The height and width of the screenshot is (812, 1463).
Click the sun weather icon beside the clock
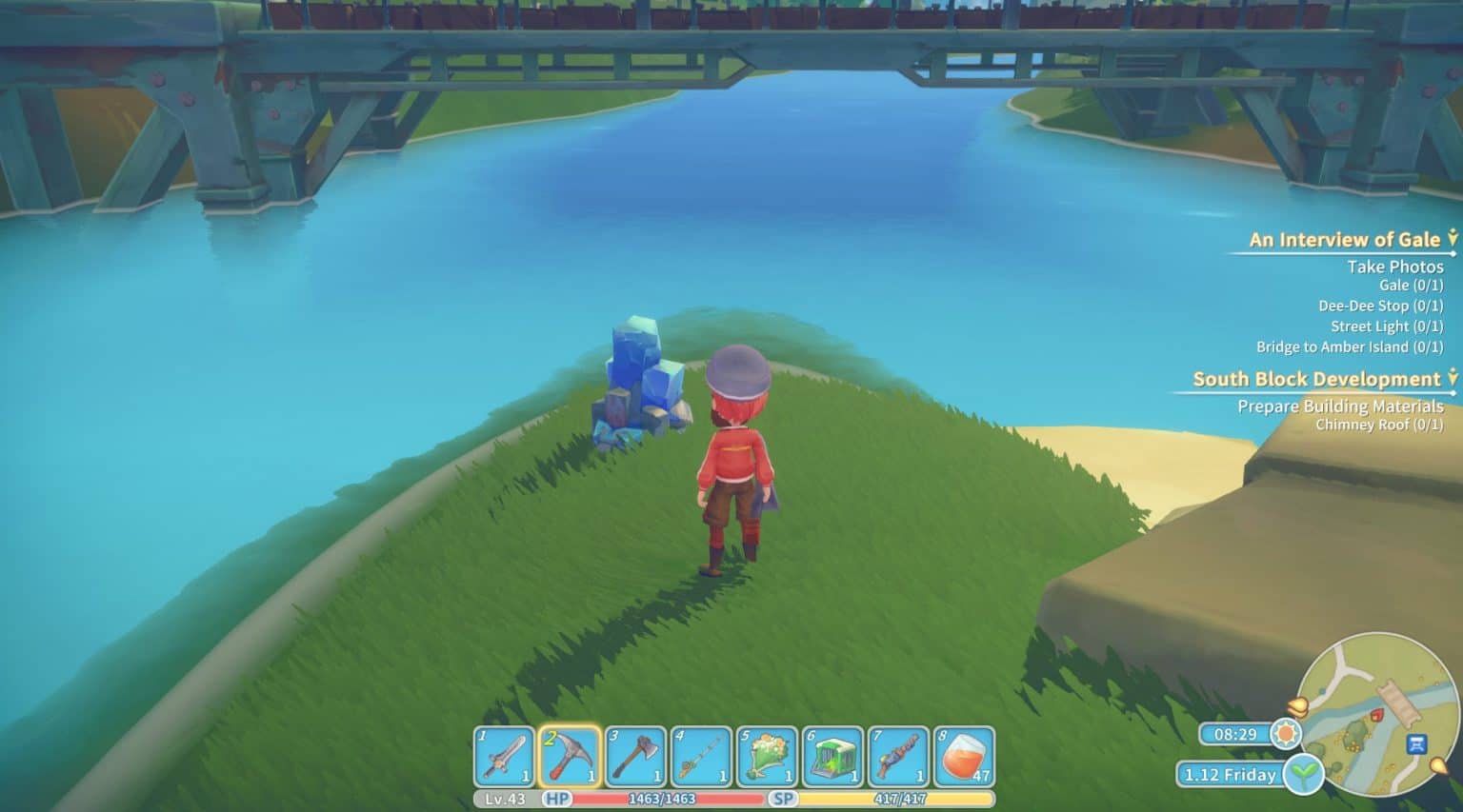click(1283, 735)
